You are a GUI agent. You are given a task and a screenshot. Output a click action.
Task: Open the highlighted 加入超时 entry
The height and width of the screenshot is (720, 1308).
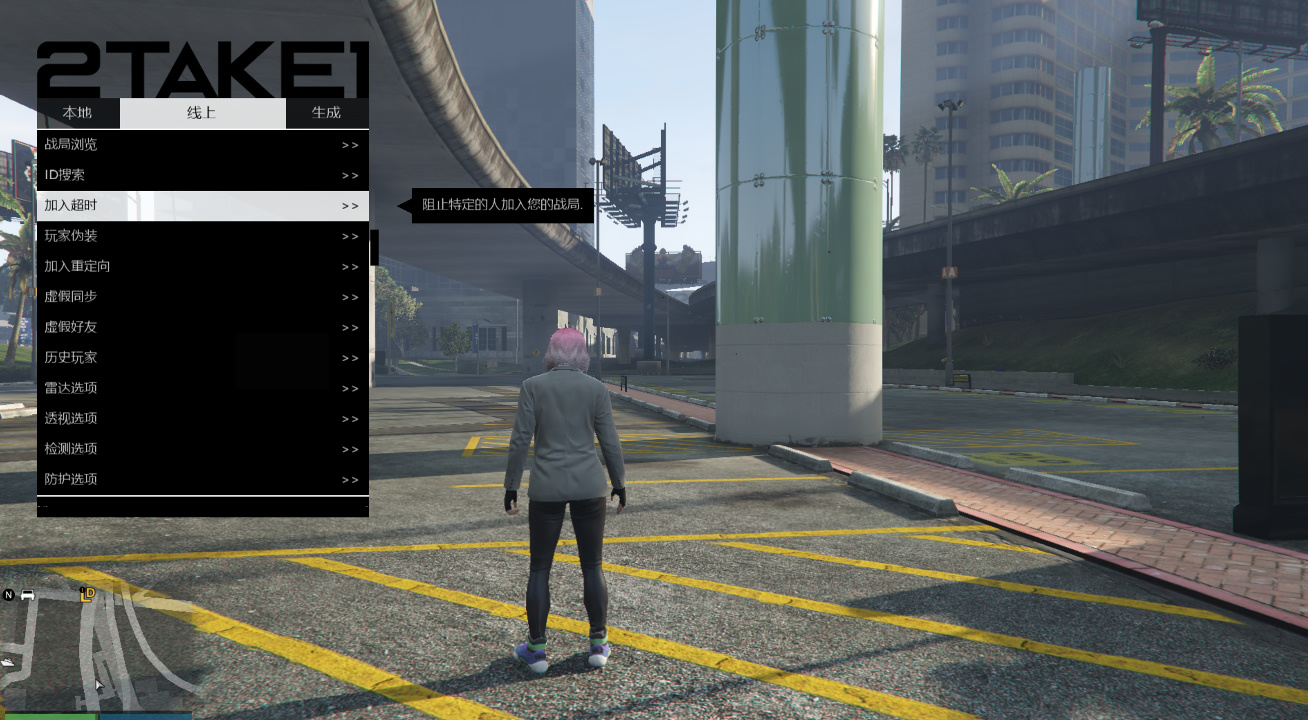pyautogui.click(x=202, y=206)
